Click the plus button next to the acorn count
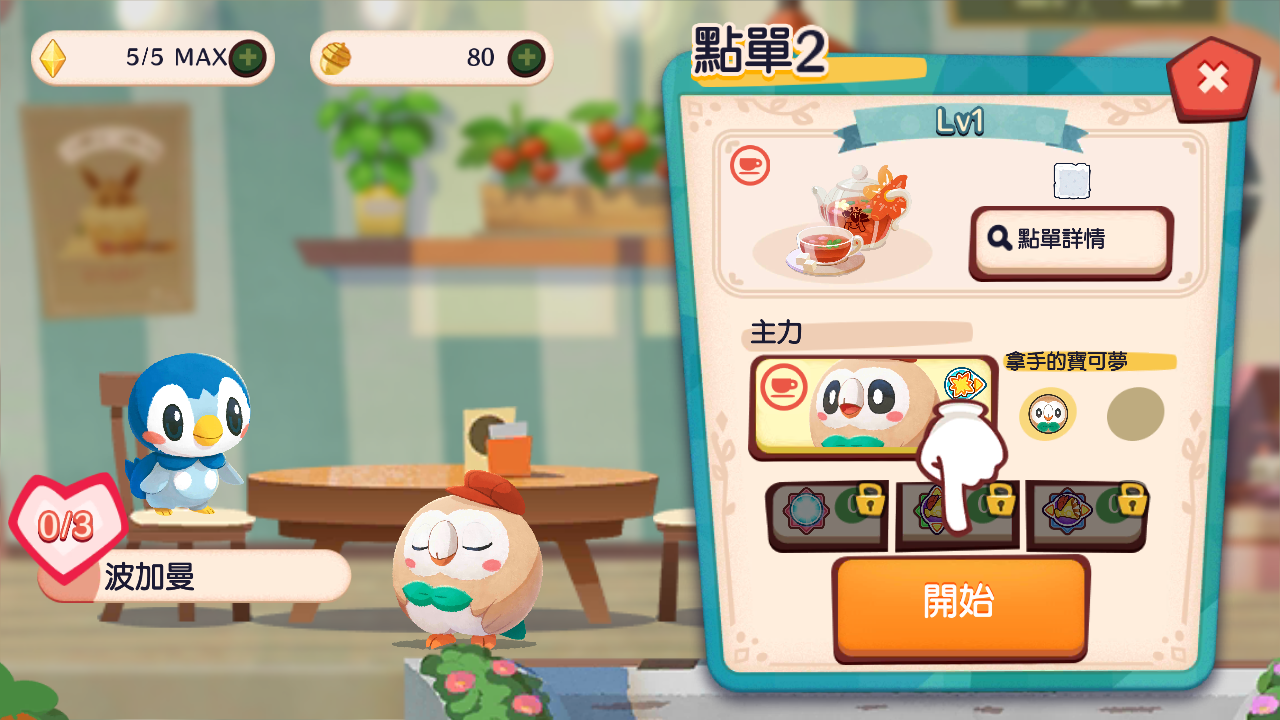The width and height of the screenshot is (1280, 720). (x=525, y=57)
